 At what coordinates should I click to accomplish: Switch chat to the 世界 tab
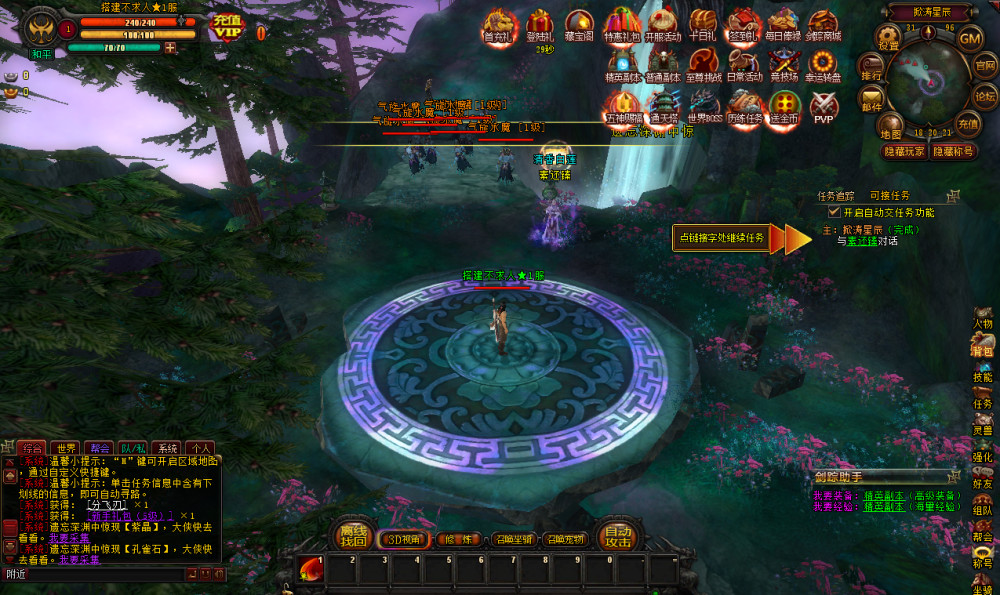[x=67, y=448]
